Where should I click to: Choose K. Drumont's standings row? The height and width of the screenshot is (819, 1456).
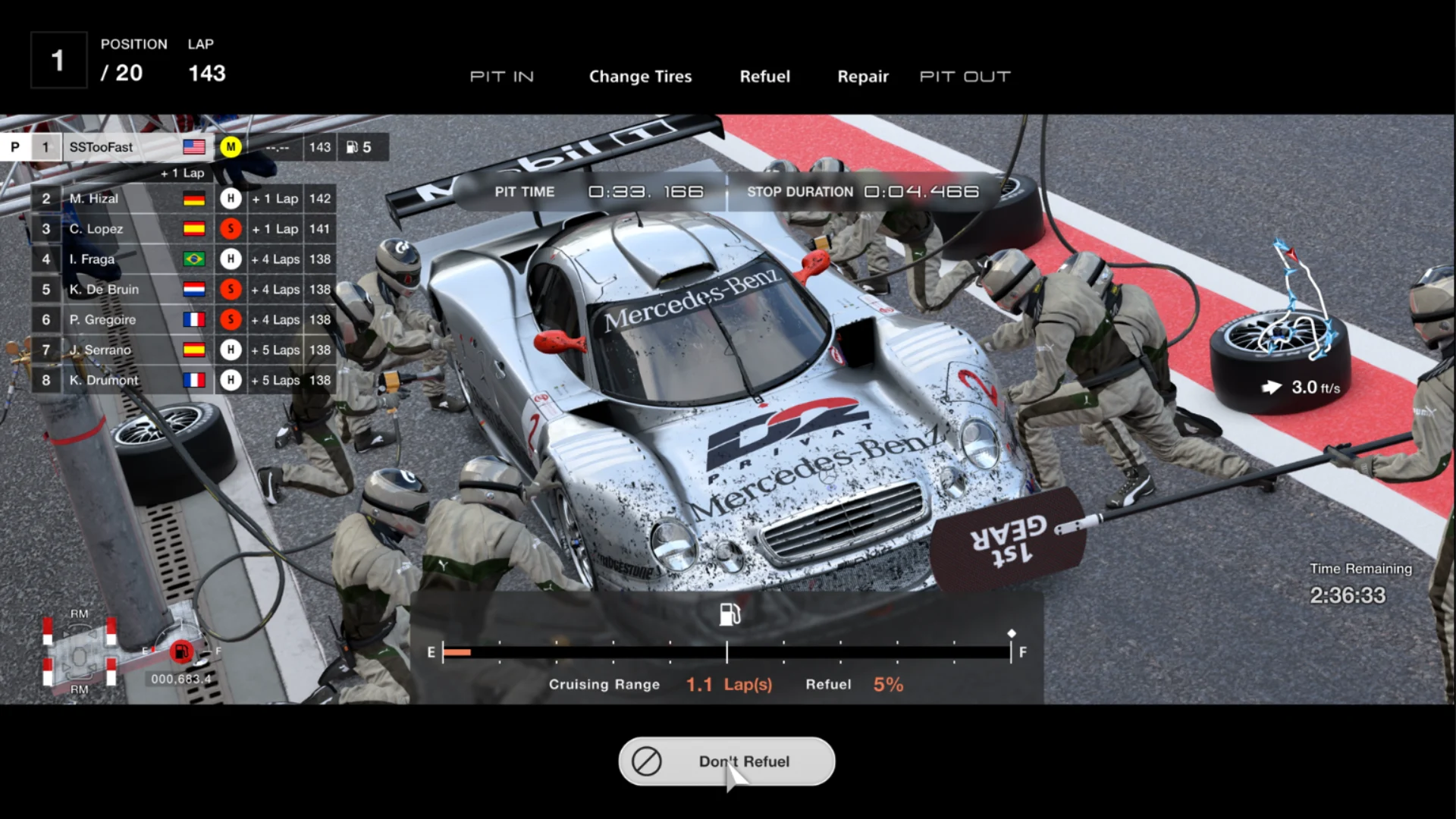(x=182, y=381)
